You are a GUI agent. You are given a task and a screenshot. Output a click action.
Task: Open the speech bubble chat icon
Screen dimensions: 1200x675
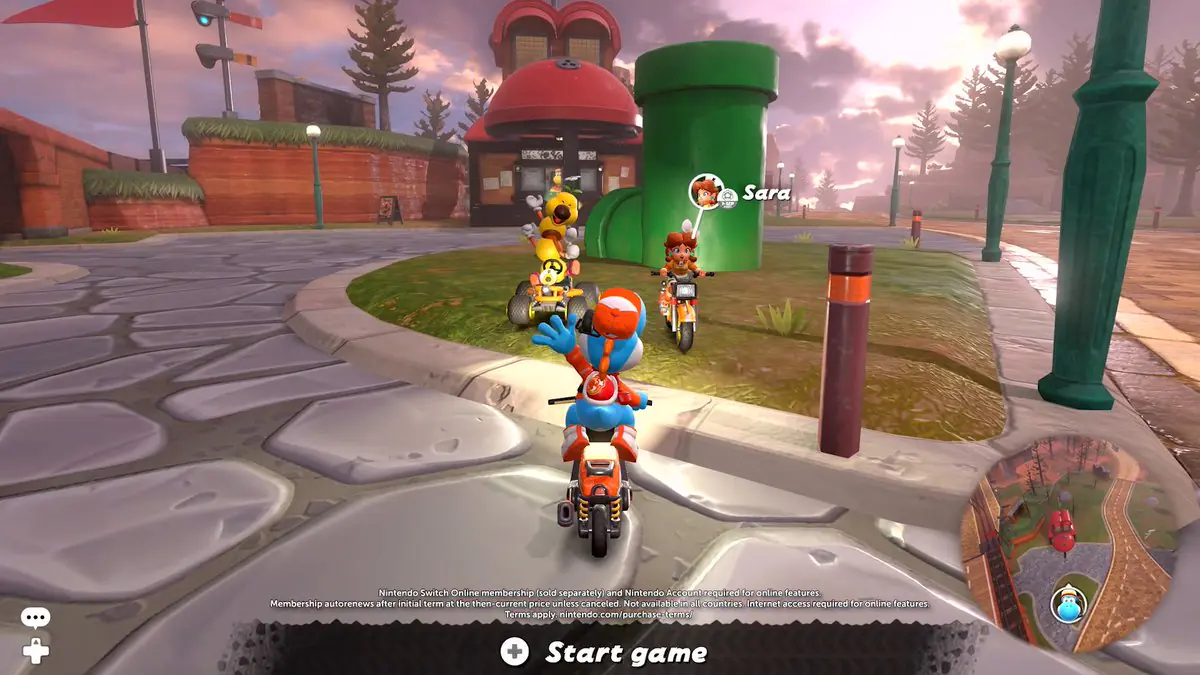point(35,619)
